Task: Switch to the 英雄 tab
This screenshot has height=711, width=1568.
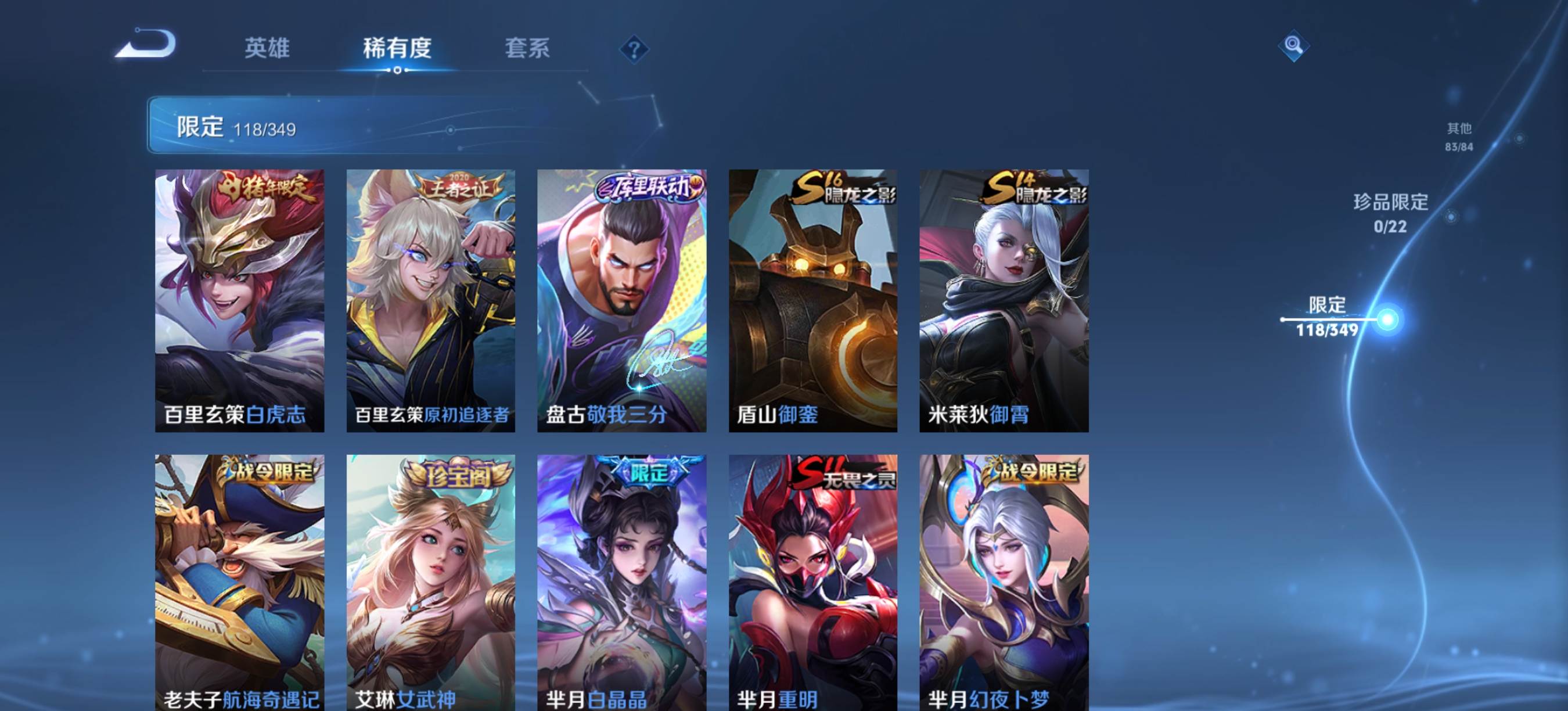Action: (x=267, y=48)
